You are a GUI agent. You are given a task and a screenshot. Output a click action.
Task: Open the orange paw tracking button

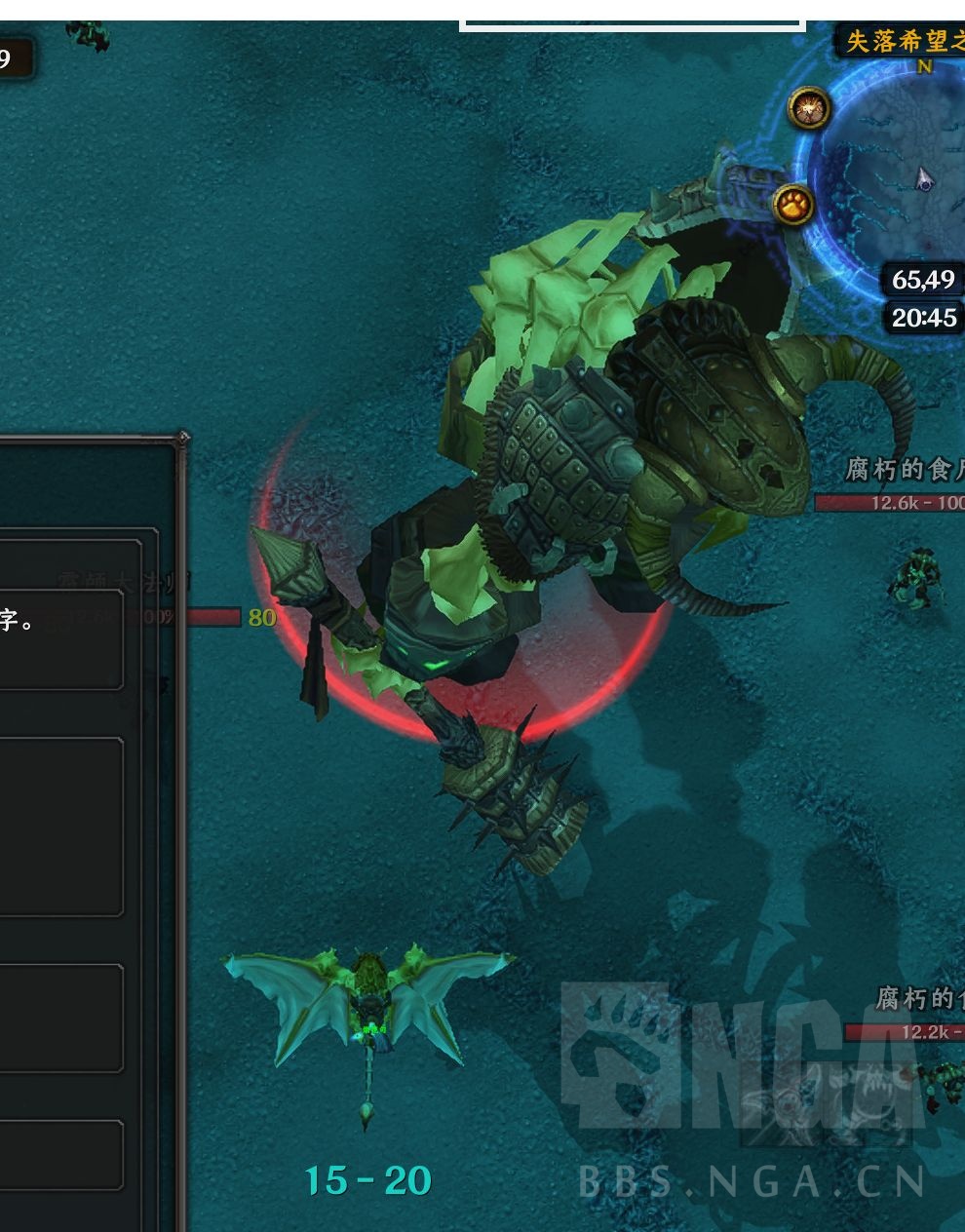pyautogui.click(x=794, y=206)
